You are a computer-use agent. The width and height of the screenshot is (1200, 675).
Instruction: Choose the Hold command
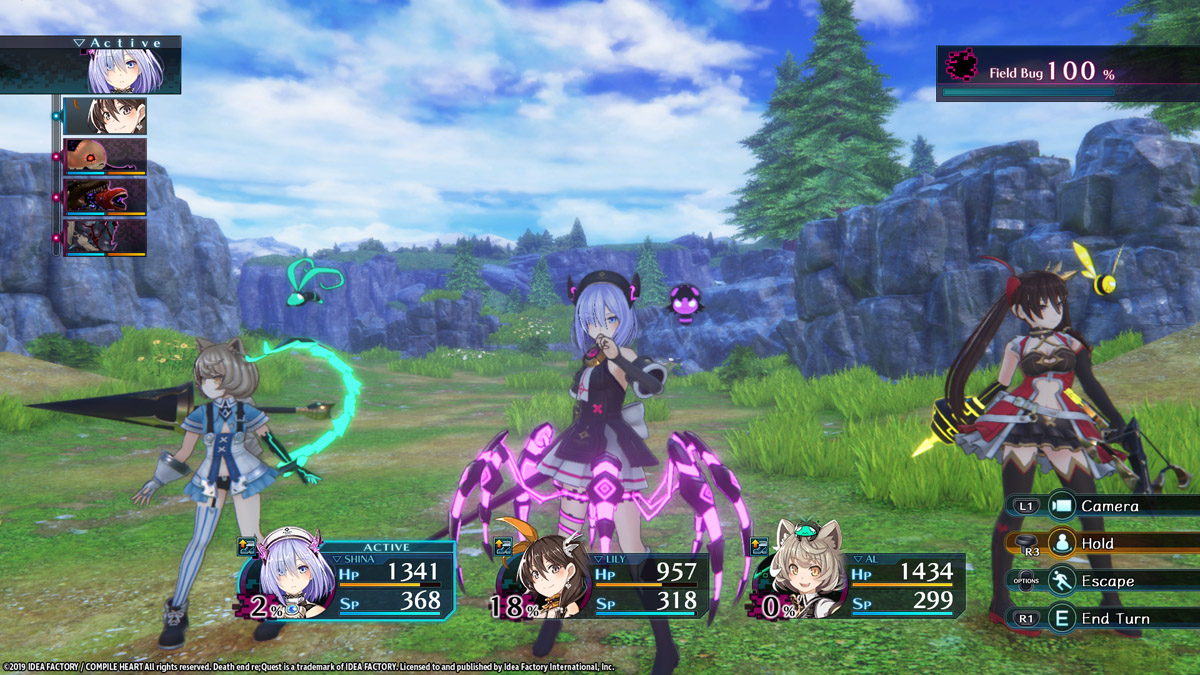tap(1096, 543)
